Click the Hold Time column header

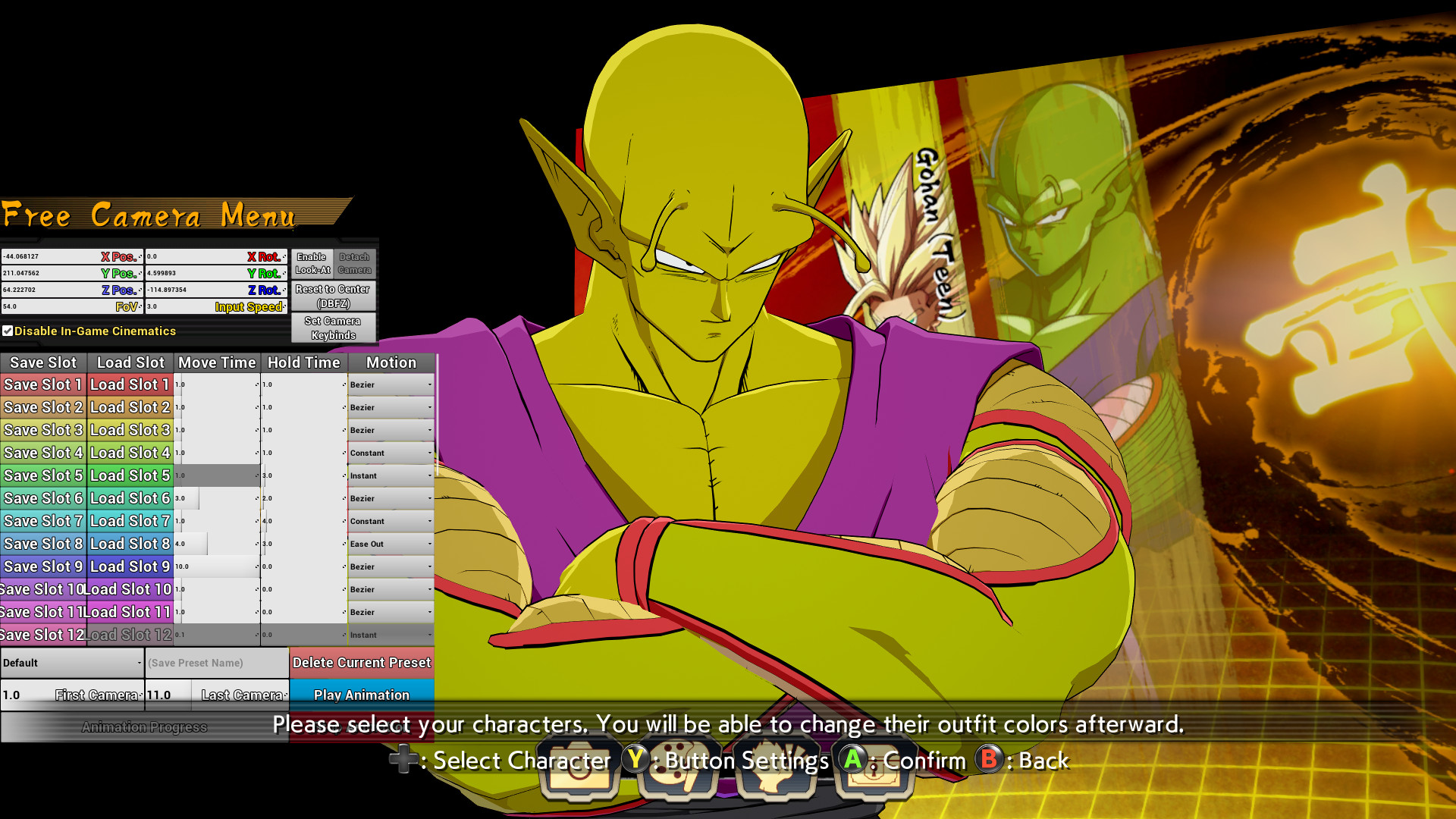coord(303,362)
